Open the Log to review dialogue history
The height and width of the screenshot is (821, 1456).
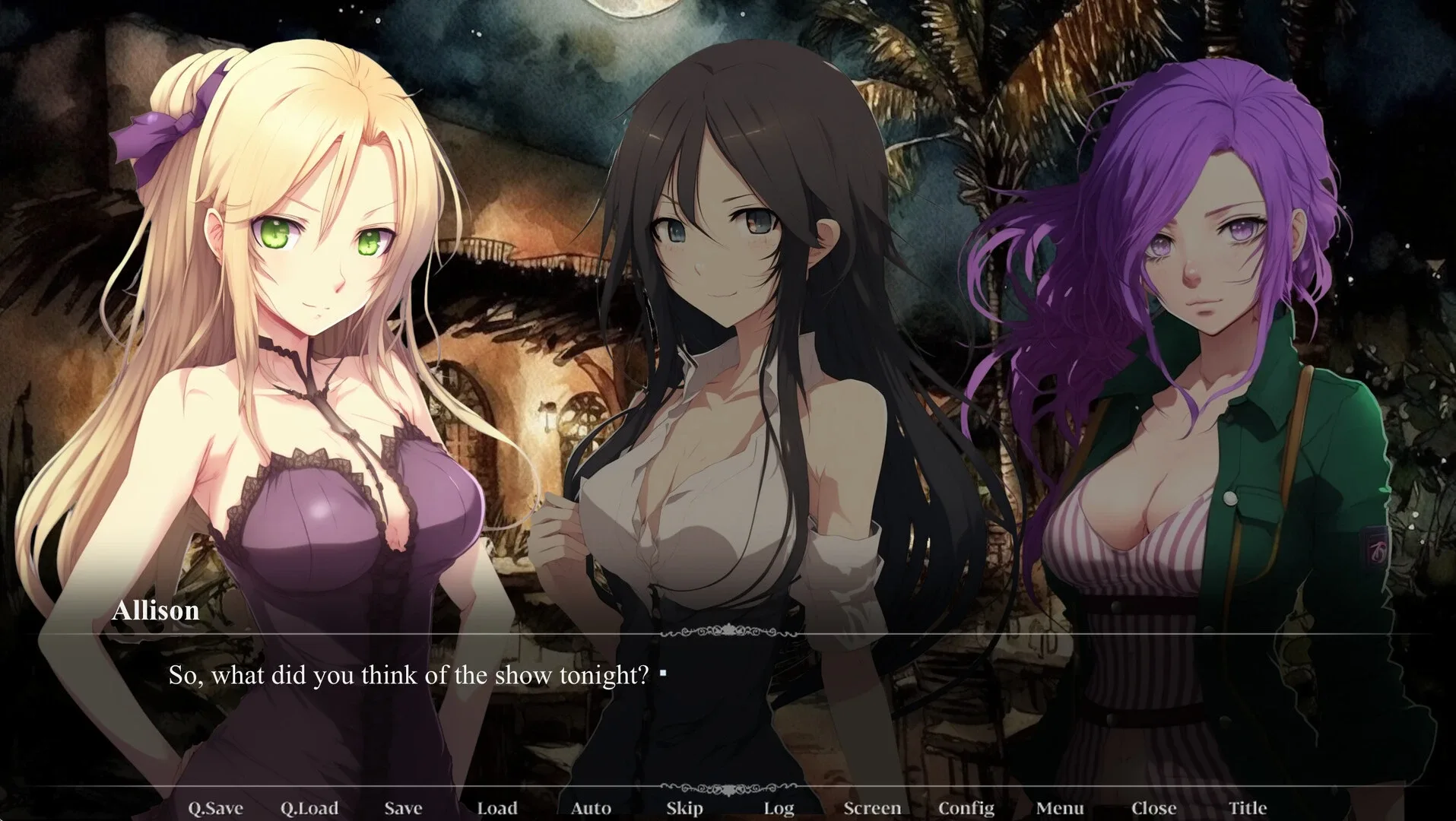coord(779,808)
